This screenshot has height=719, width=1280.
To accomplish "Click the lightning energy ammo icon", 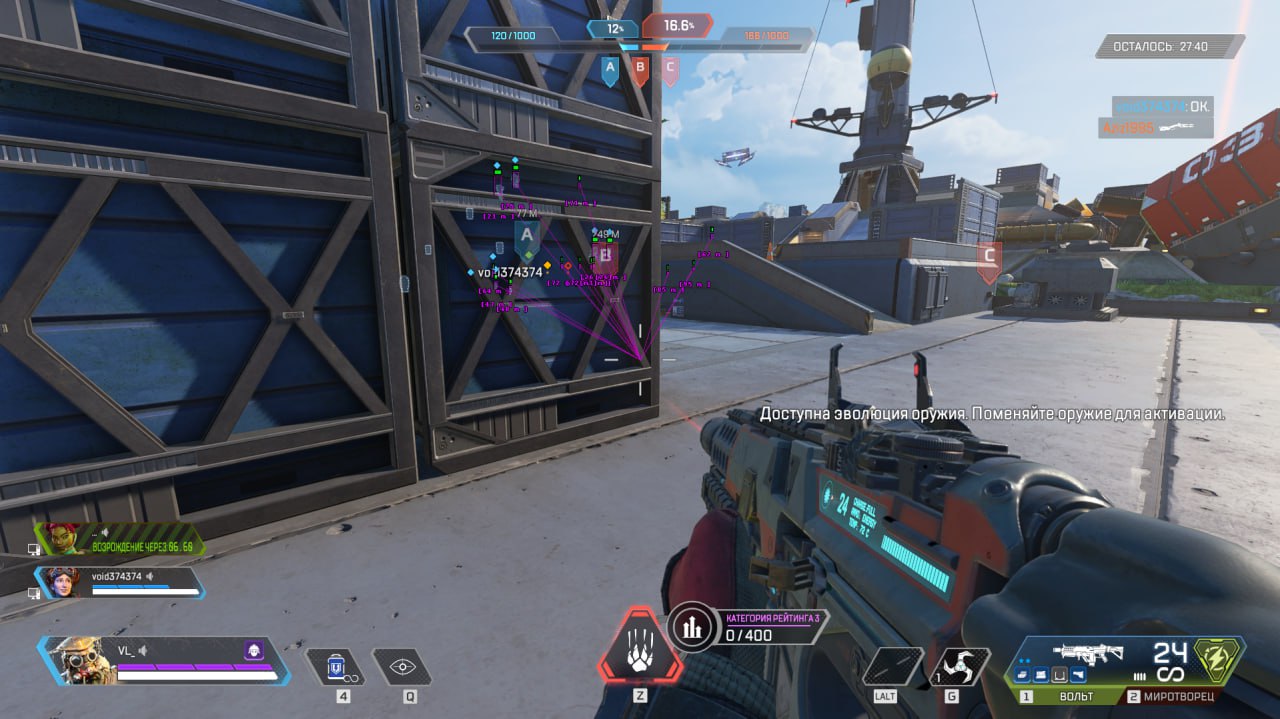I will coord(1221,660).
